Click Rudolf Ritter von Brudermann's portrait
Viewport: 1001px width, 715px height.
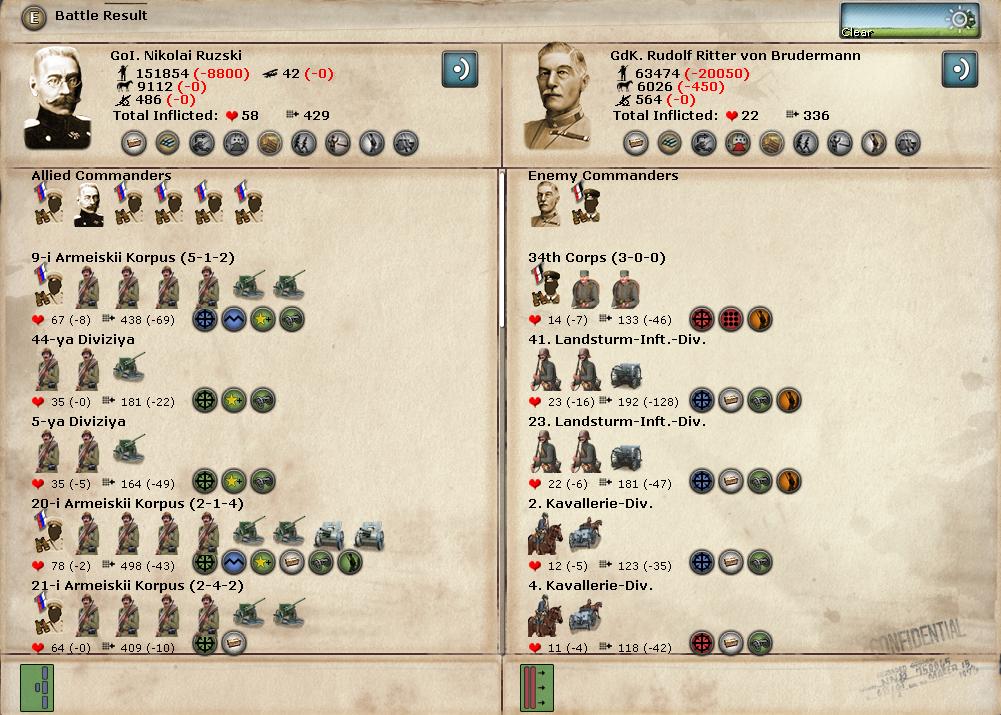(x=565, y=97)
